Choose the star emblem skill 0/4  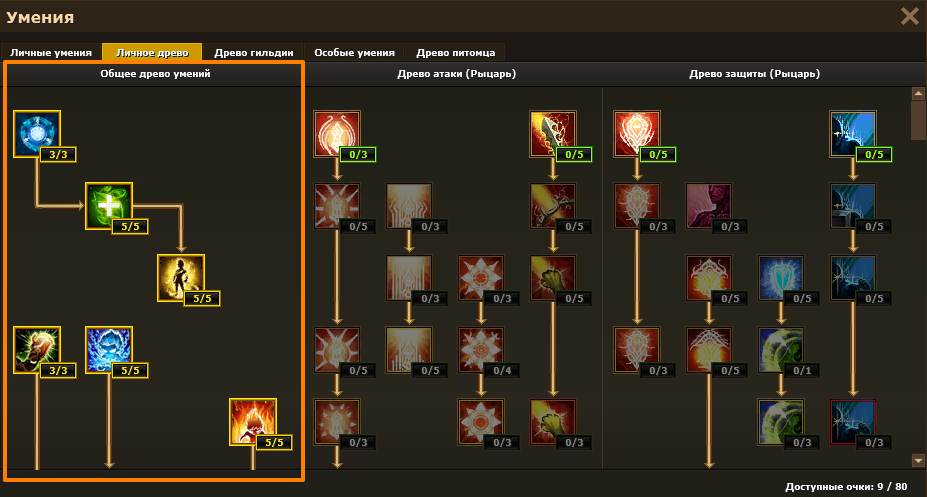click(481, 350)
